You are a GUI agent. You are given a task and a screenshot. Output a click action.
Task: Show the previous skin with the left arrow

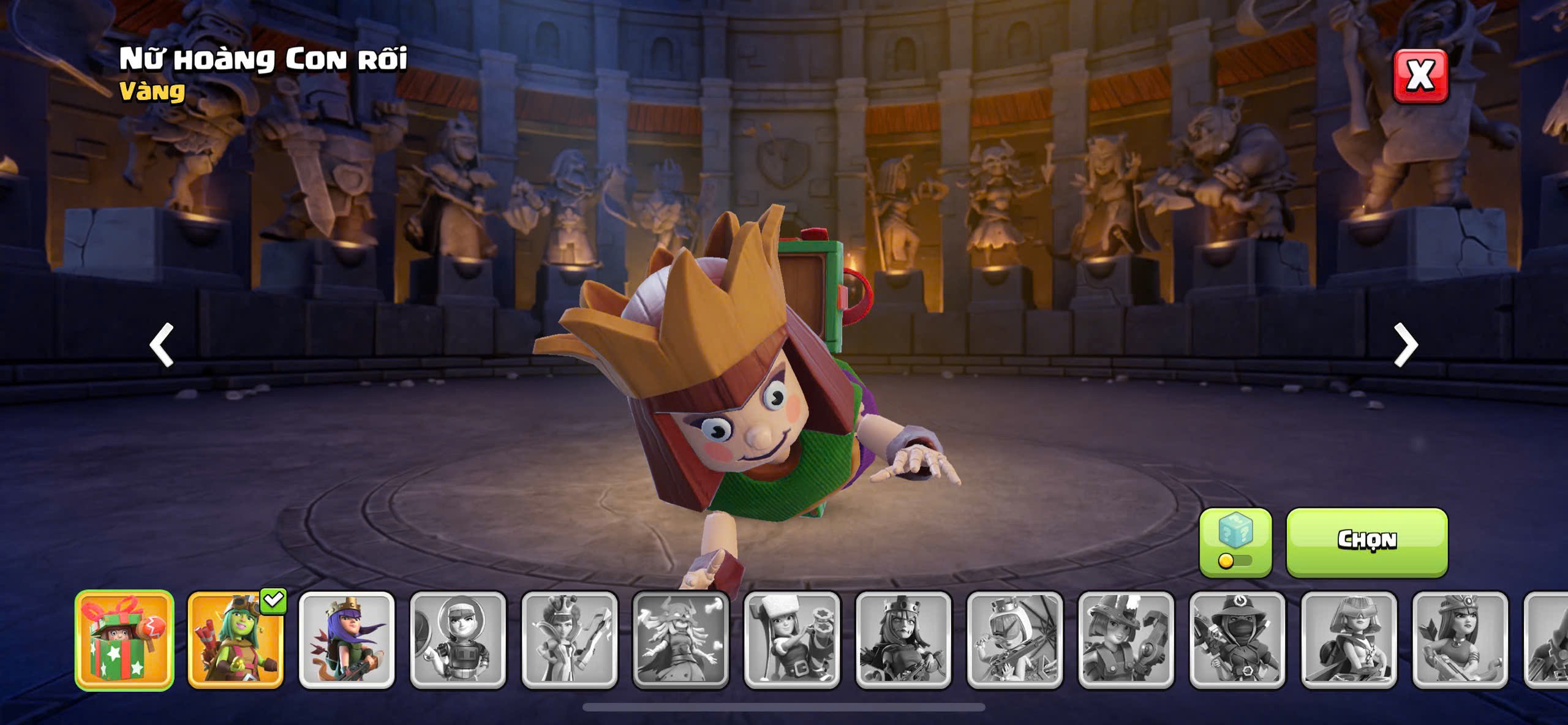[162, 345]
